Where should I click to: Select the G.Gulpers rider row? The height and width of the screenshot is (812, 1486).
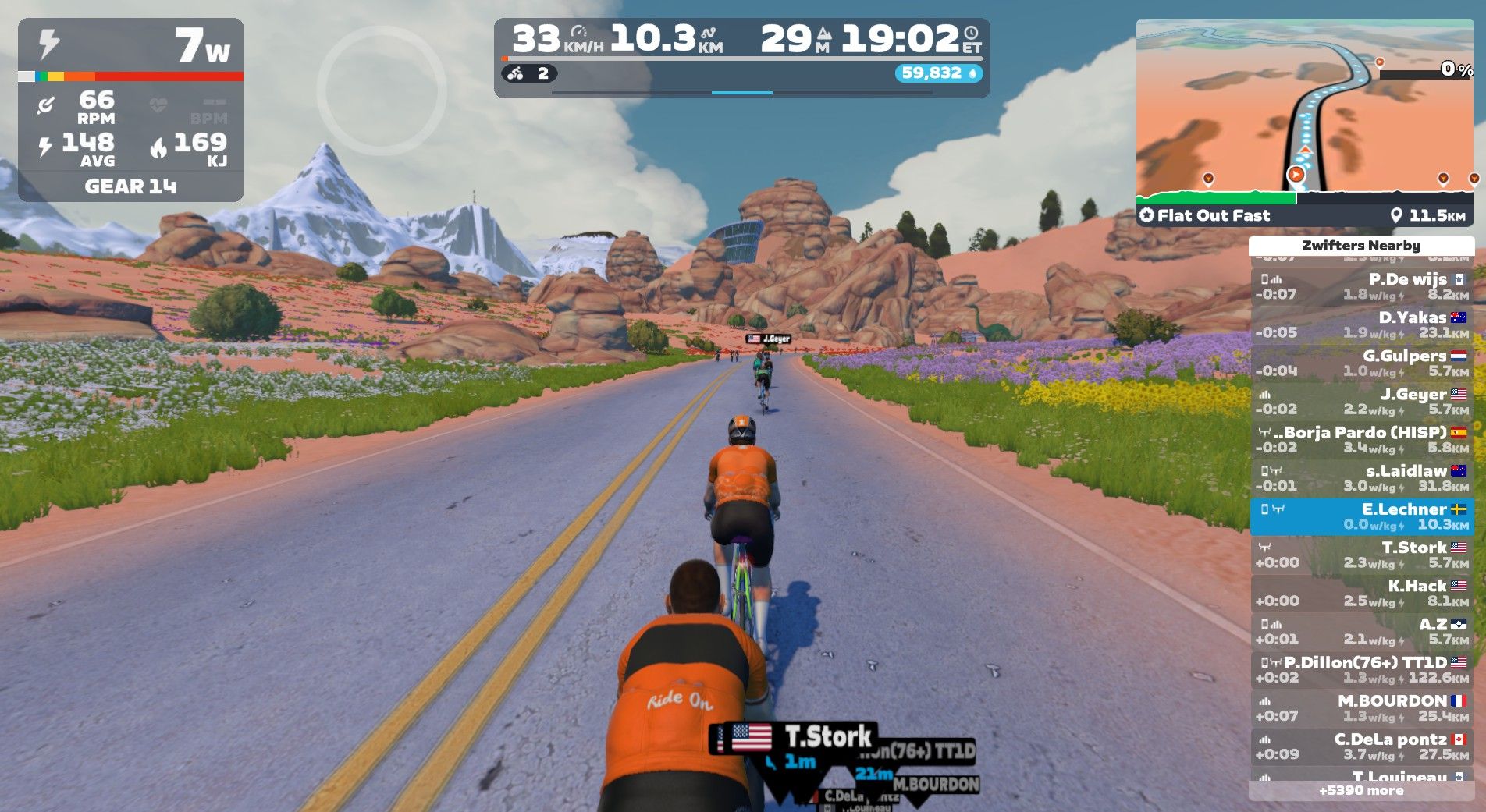tap(1362, 363)
